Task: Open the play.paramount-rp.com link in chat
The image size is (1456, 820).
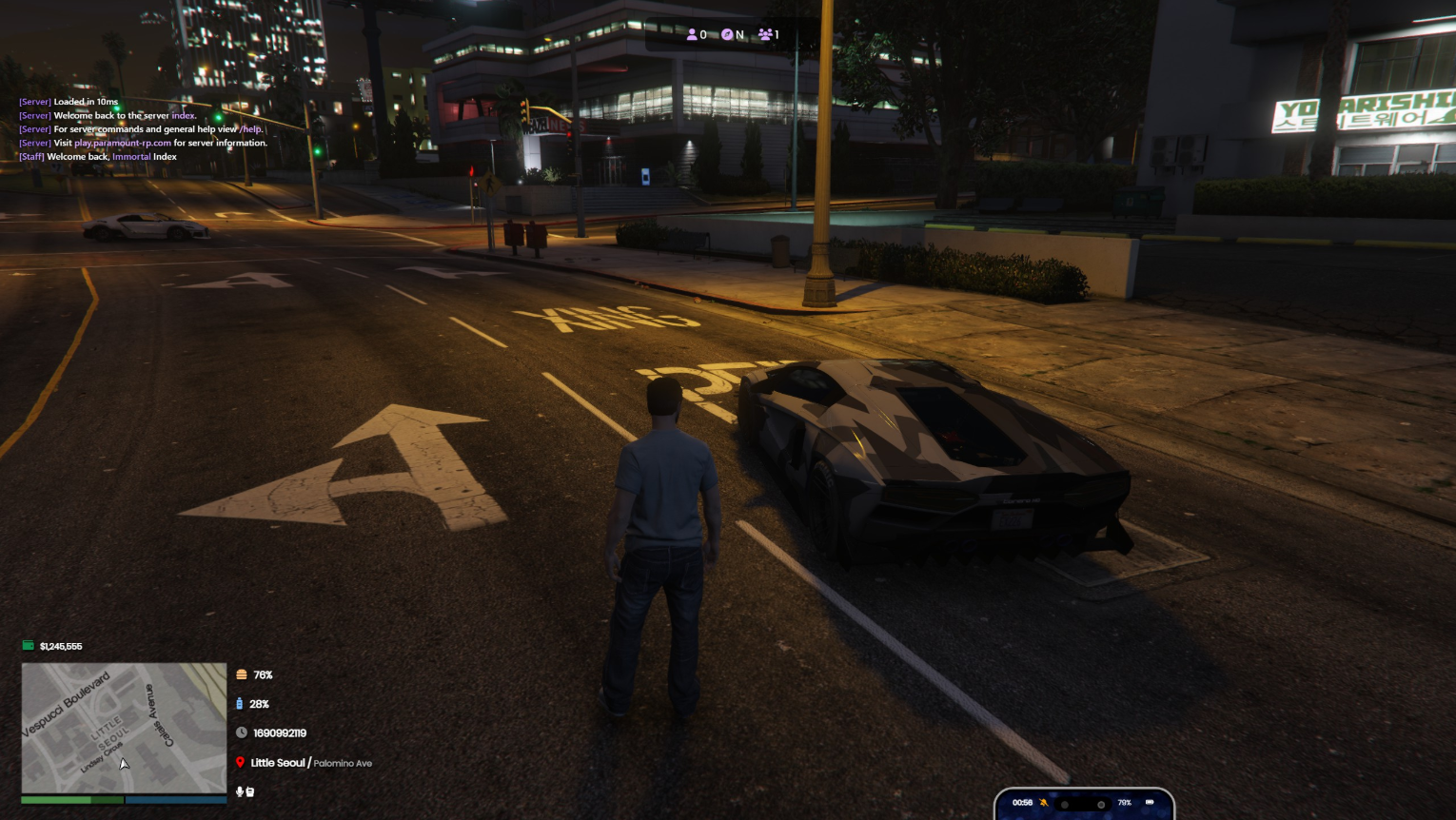Action: [x=123, y=143]
